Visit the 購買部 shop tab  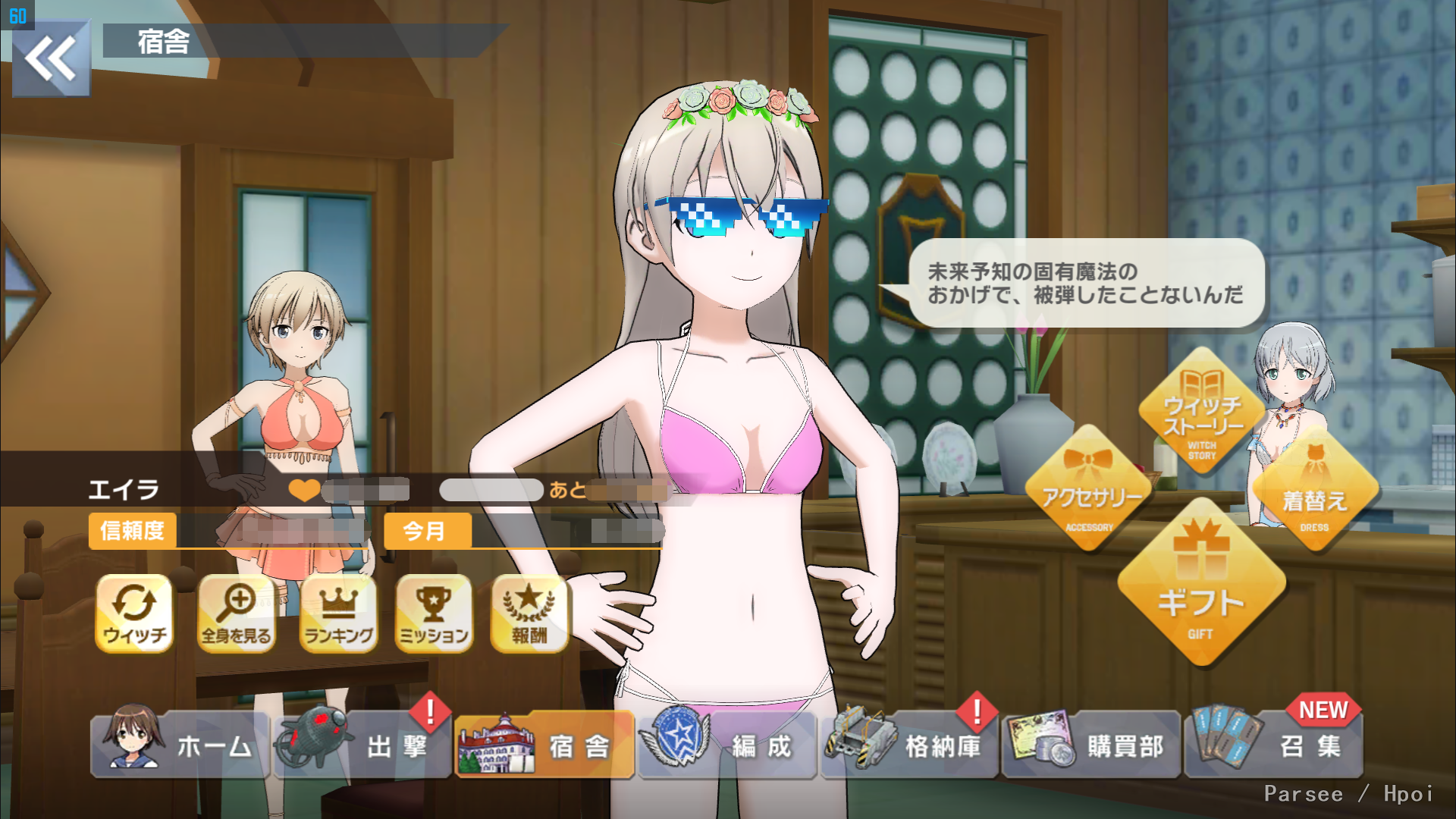(1091, 746)
